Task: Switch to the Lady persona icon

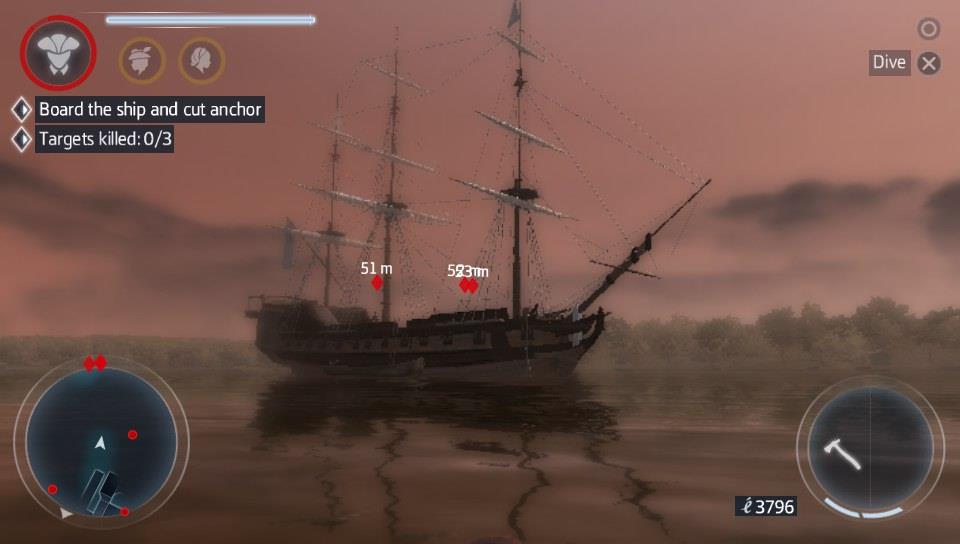Action: click(201, 59)
